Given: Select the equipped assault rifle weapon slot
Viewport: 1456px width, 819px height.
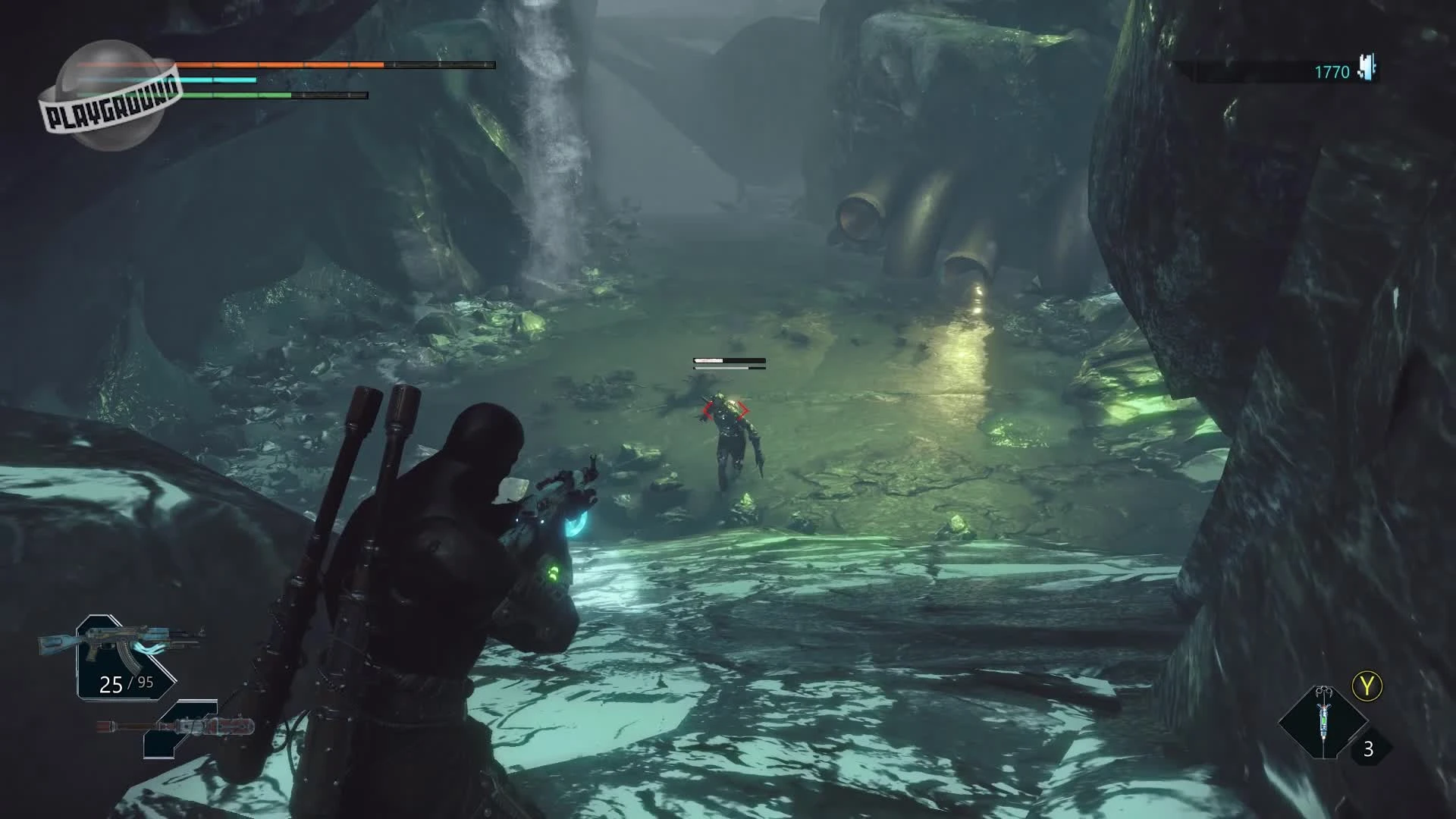Looking at the screenshot, I should pyautogui.click(x=125, y=655).
